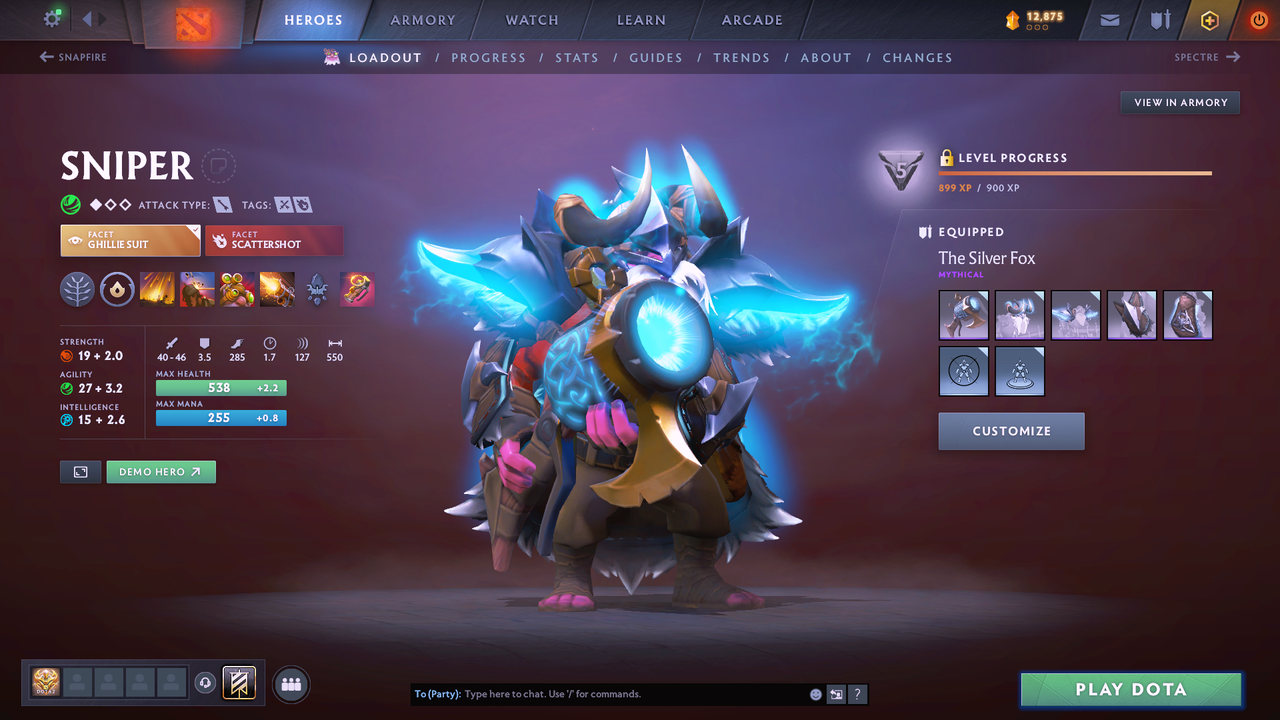The width and height of the screenshot is (1280, 720).
Task: Click the Armory shield and sword icon
Action: point(1160,19)
